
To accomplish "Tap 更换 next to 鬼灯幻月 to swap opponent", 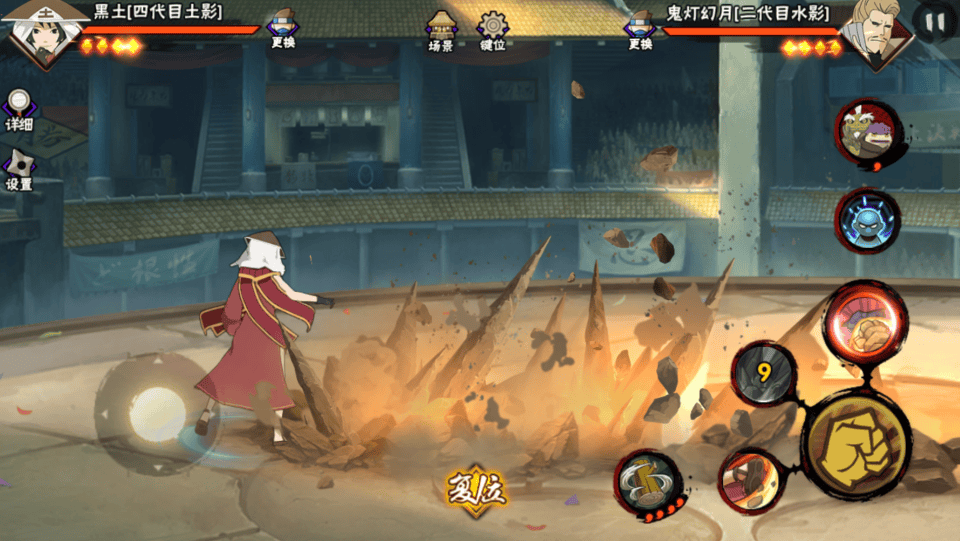I will (640, 29).
